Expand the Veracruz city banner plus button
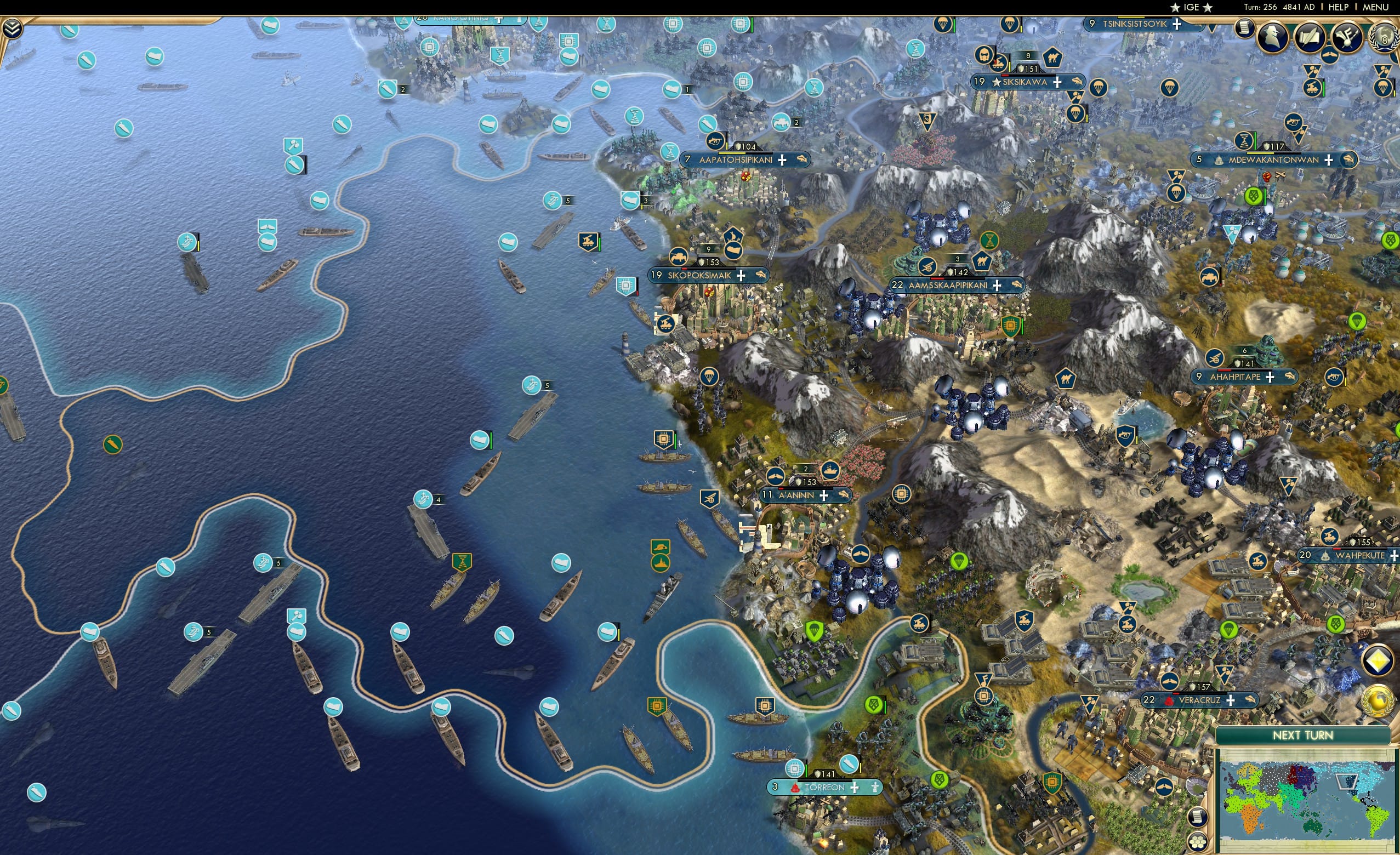This screenshot has height=855, width=1400. 1231,702
